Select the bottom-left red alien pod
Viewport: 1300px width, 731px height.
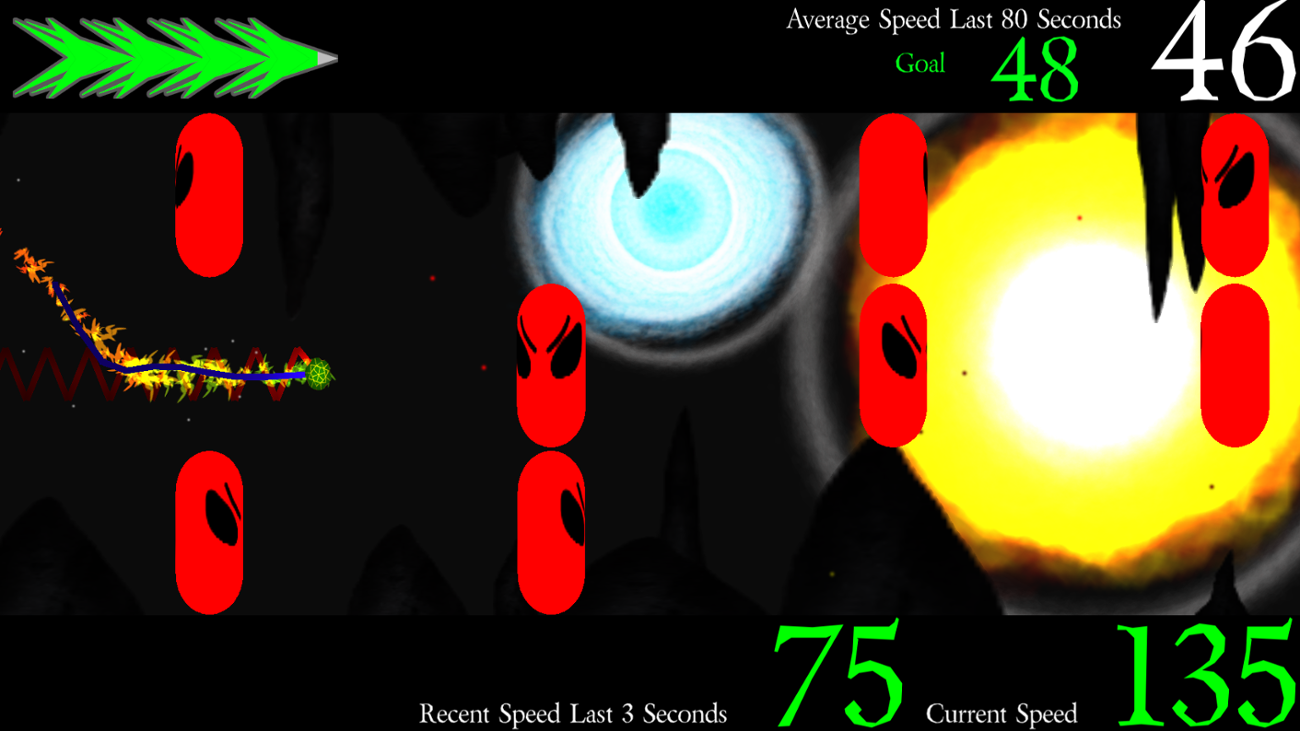point(209,530)
